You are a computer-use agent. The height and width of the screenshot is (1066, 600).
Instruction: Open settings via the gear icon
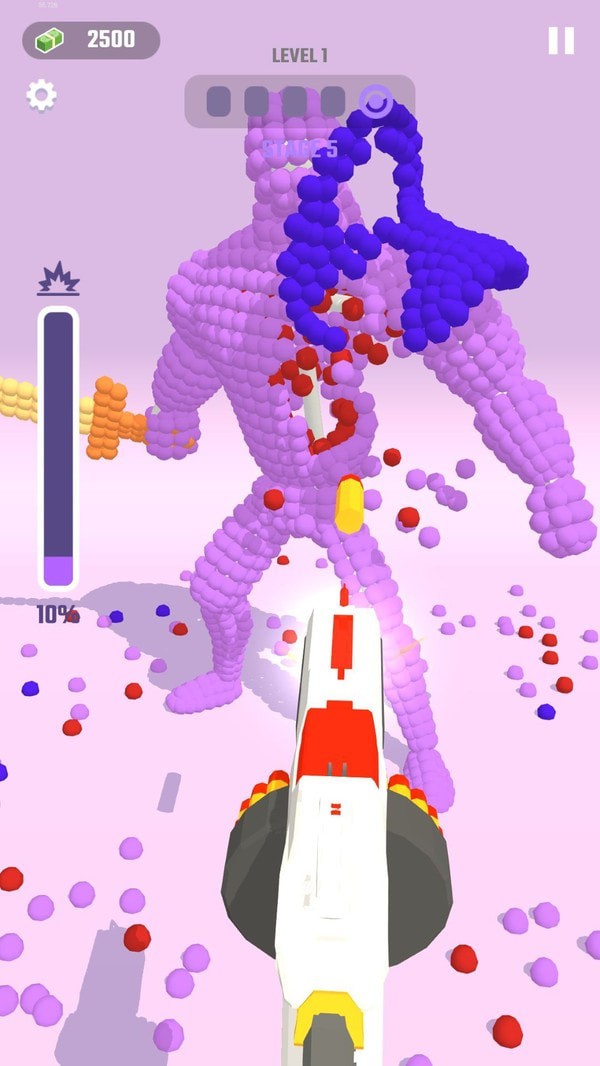(x=41, y=96)
